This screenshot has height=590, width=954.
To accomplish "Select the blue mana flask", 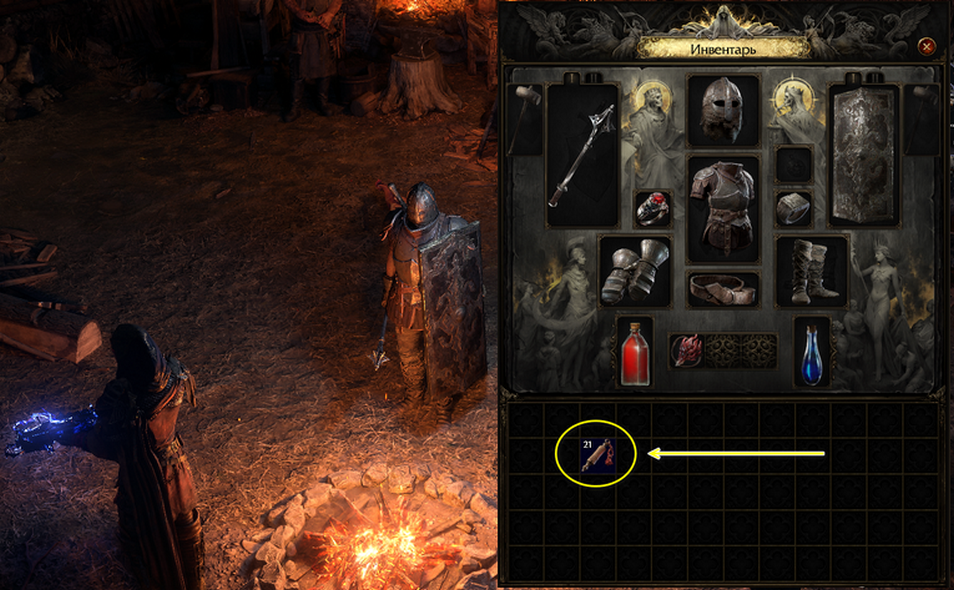I will pos(811,352).
